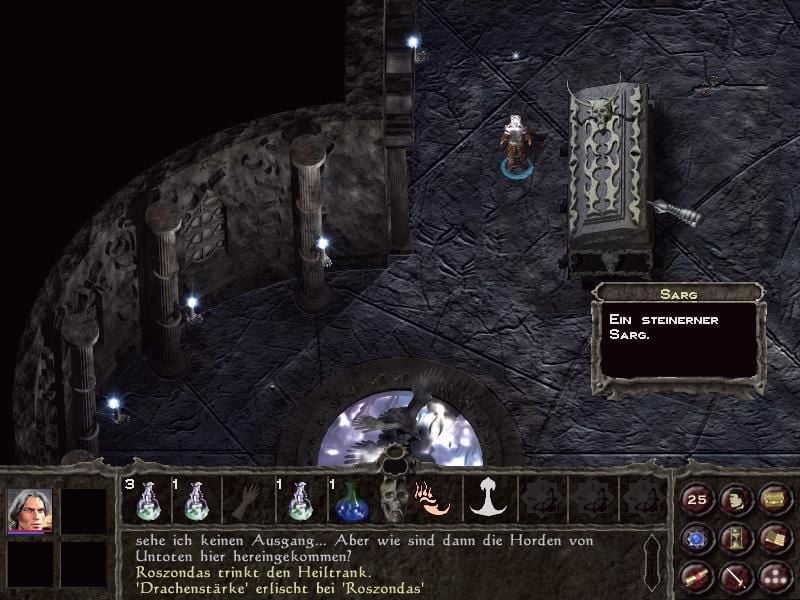Drink the blue potion in the quickbar
Image resolution: width=800 pixels, height=600 pixels.
pos(351,500)
